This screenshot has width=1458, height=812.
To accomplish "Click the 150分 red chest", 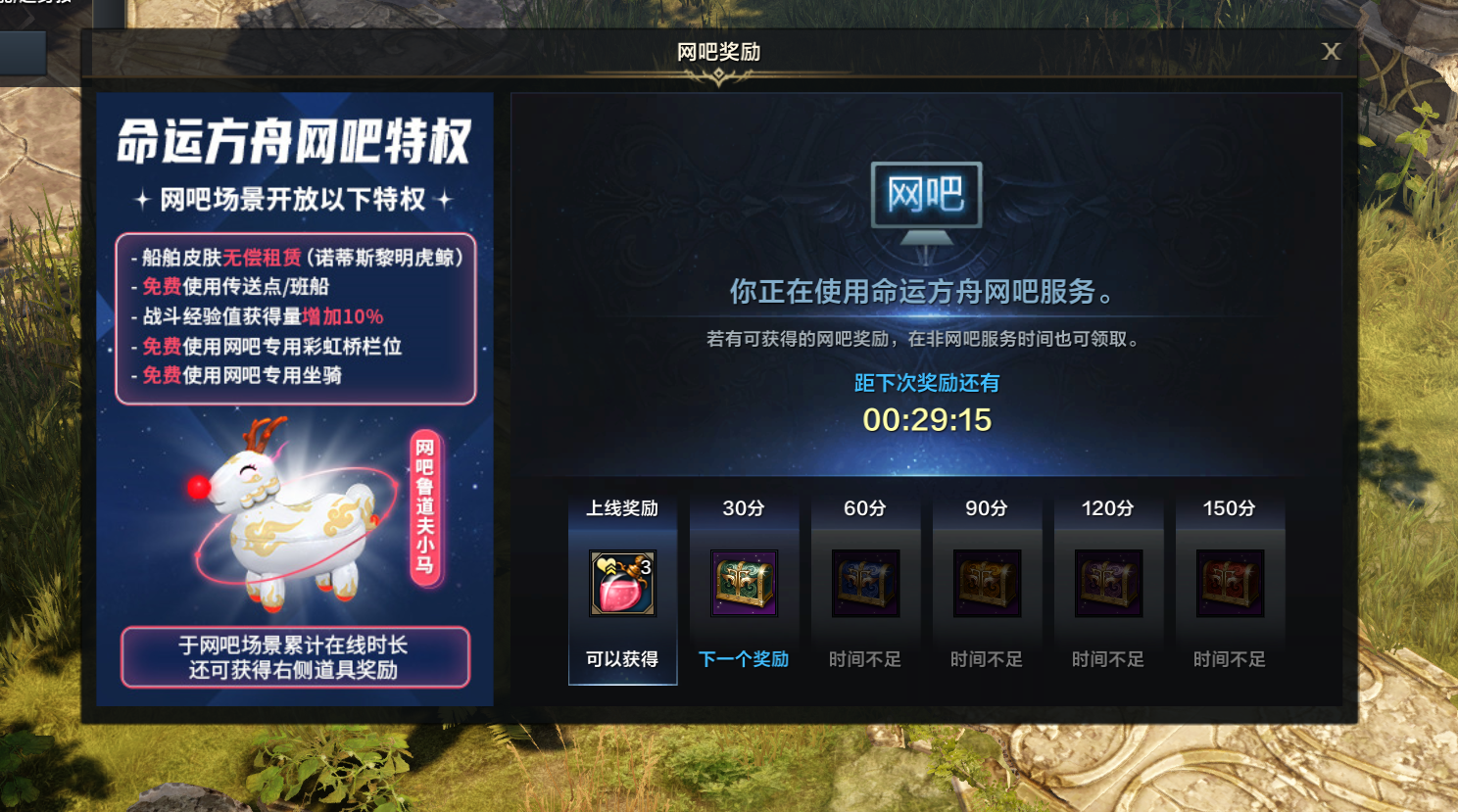I will pos(1230,582).
